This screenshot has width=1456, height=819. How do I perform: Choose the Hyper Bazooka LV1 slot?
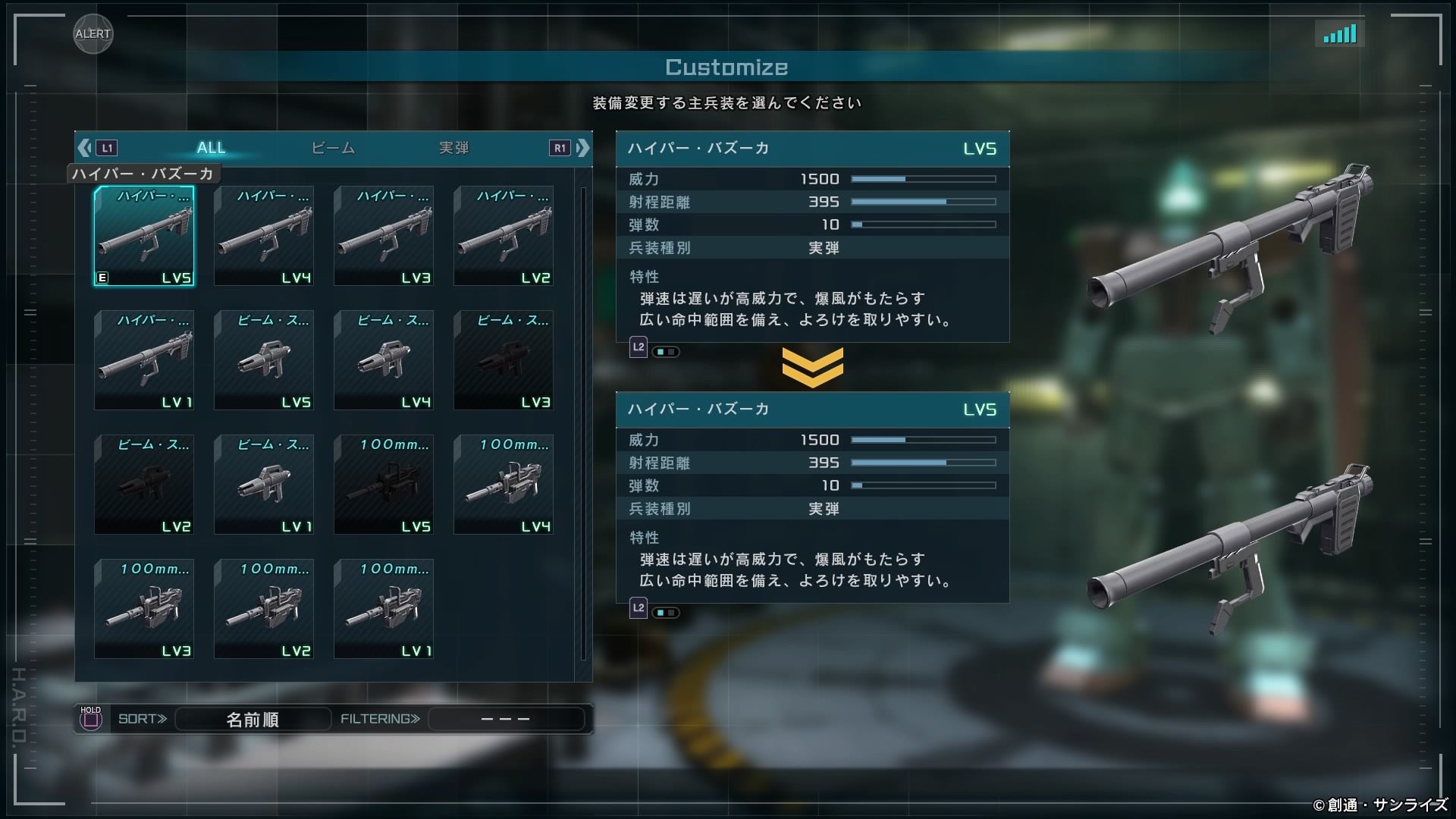tap(144, 360)
